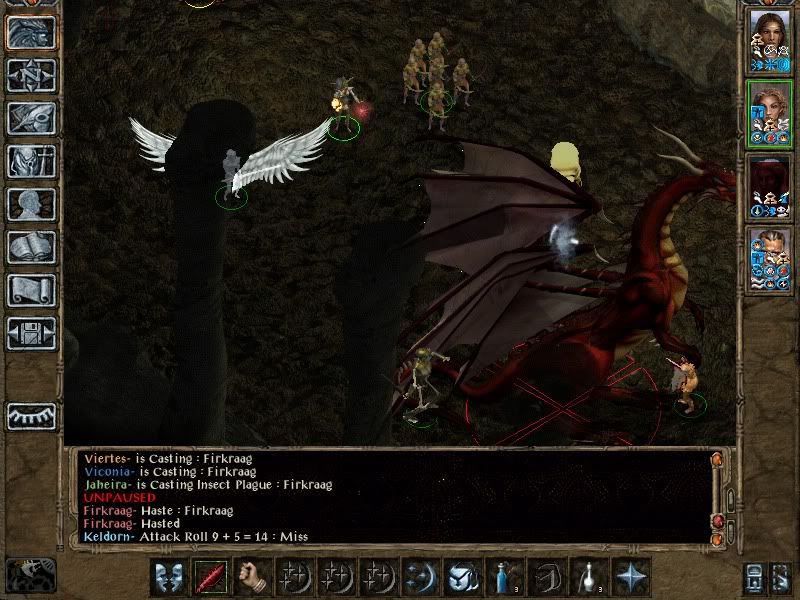
Task: Choose the red weapon quick slot
Action: pos(209,577)
